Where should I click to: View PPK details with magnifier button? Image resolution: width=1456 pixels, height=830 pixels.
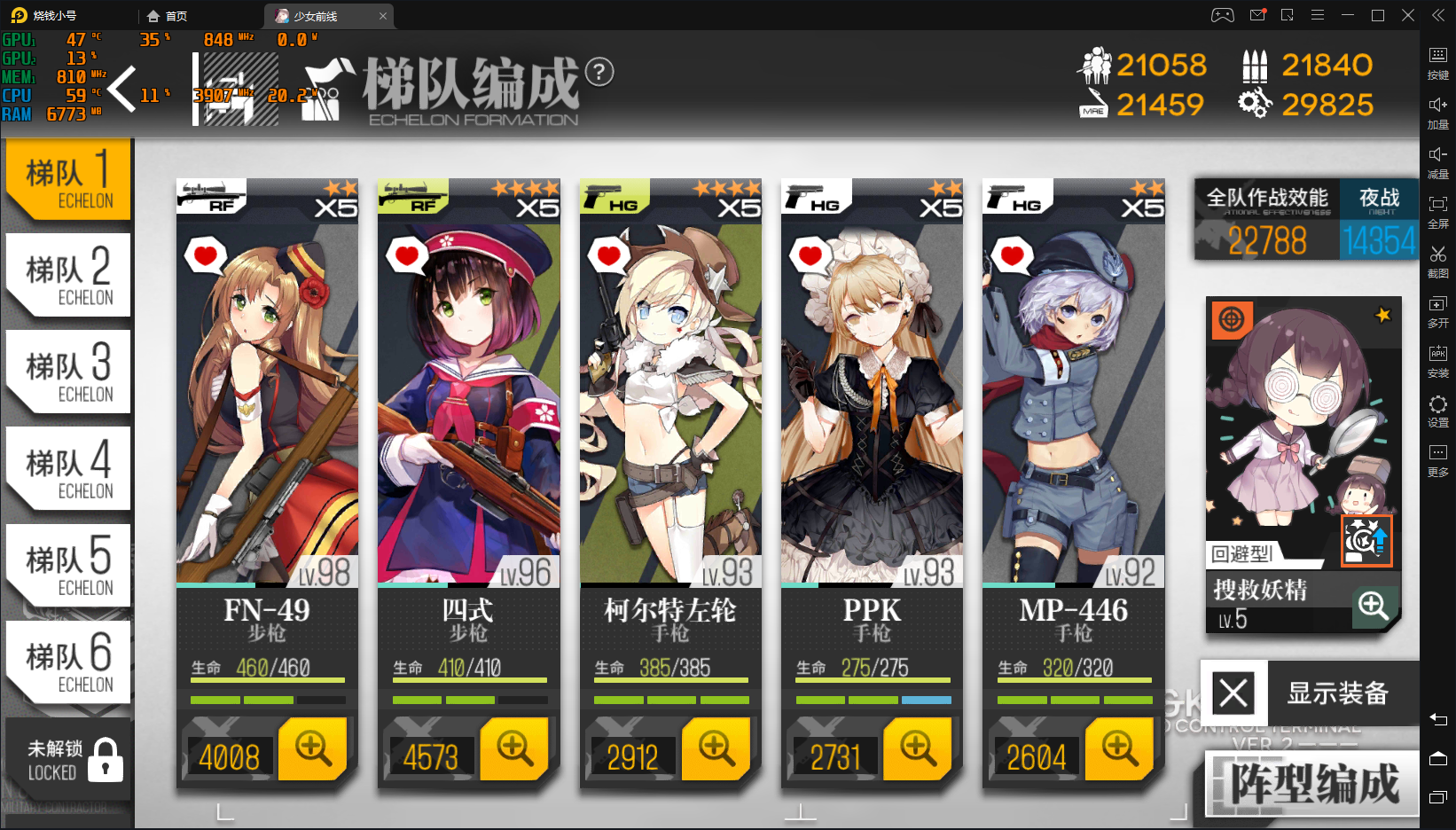[918, 749]
